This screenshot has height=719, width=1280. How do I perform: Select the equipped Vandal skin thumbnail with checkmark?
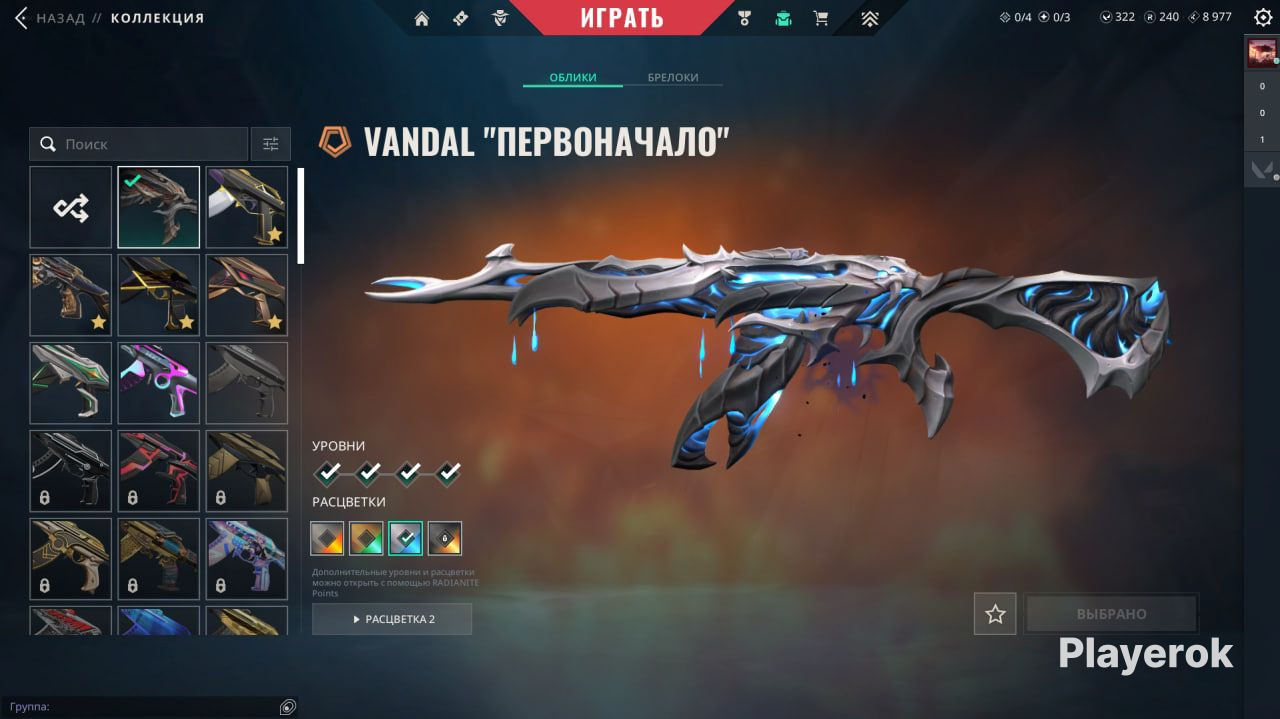[x=159, y=207]
